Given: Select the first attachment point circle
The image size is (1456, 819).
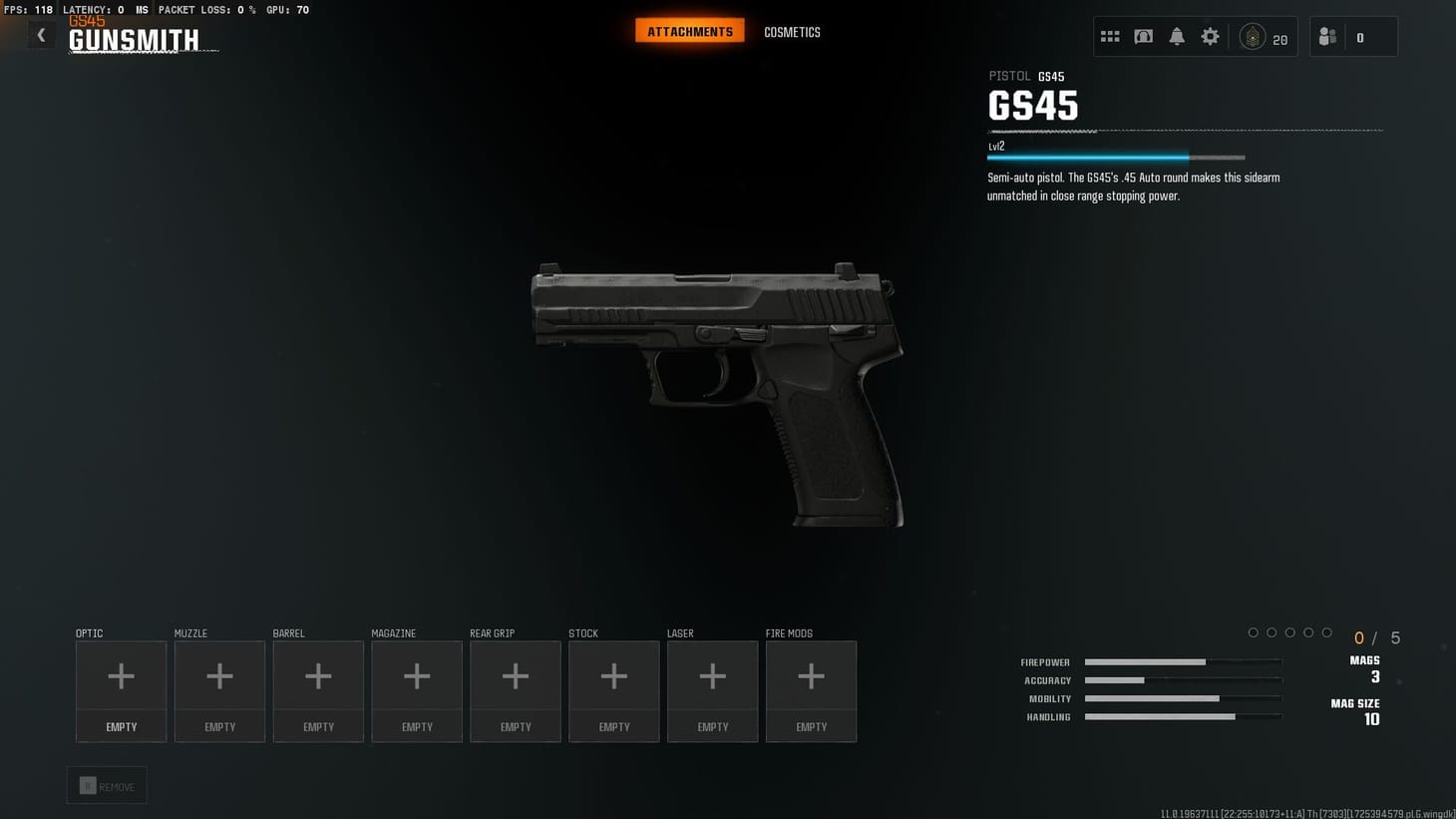Looking at the screenshot, I should (x=1254, y=631).
